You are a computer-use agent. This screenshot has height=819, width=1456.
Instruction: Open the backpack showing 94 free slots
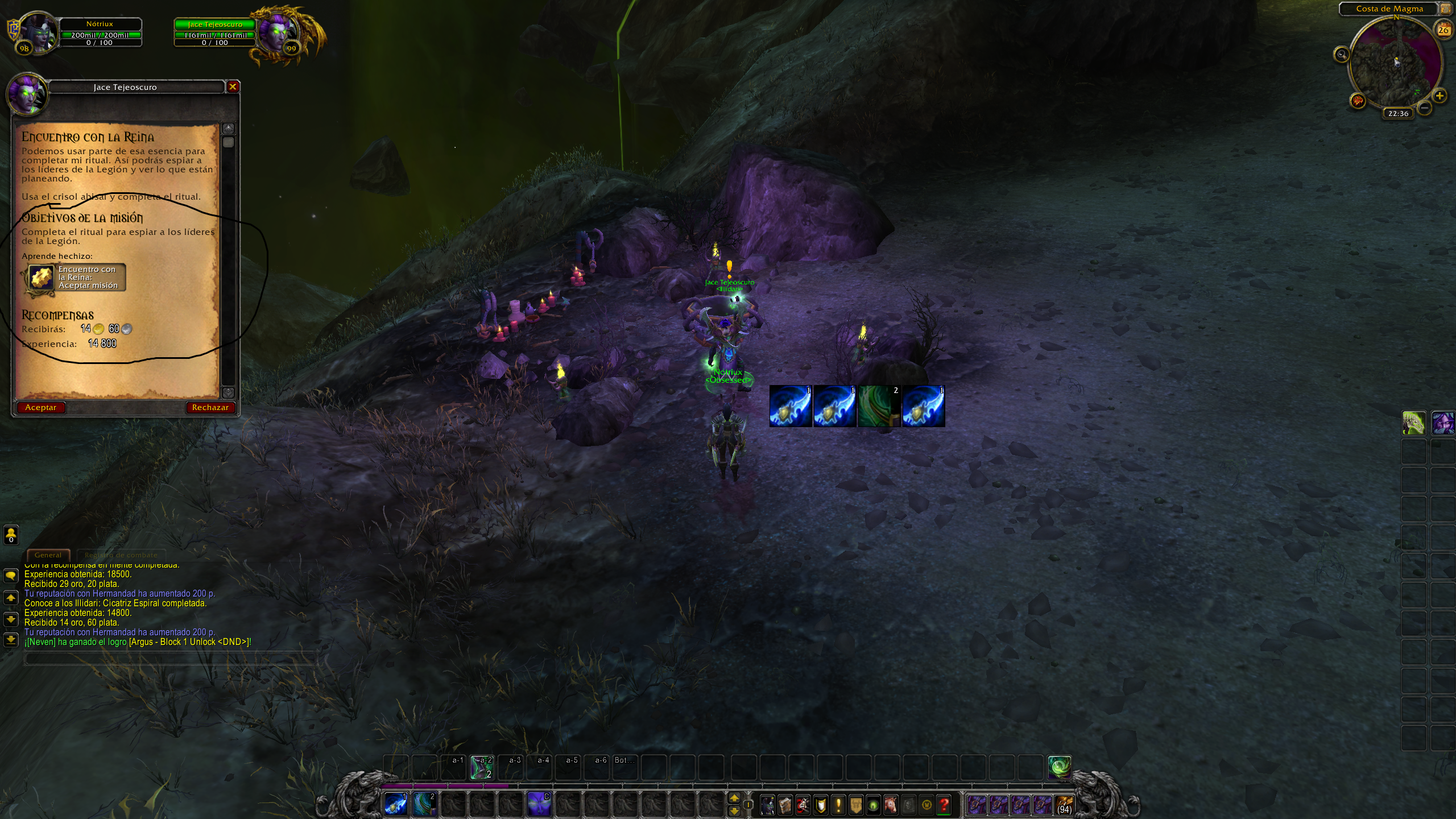[x=1063, y=805]
